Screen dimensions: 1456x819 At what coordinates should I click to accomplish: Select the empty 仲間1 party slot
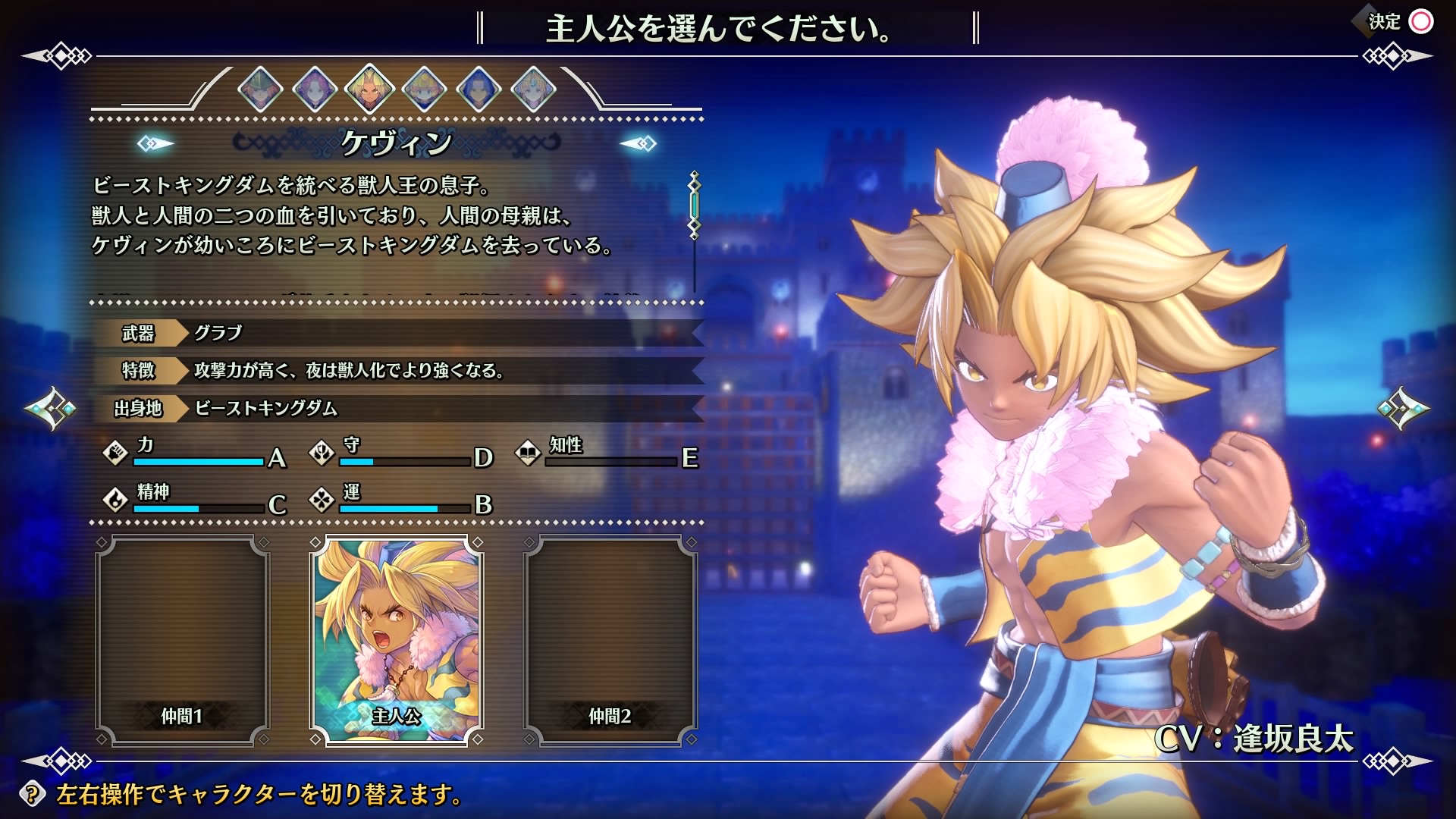pos(182,641)
